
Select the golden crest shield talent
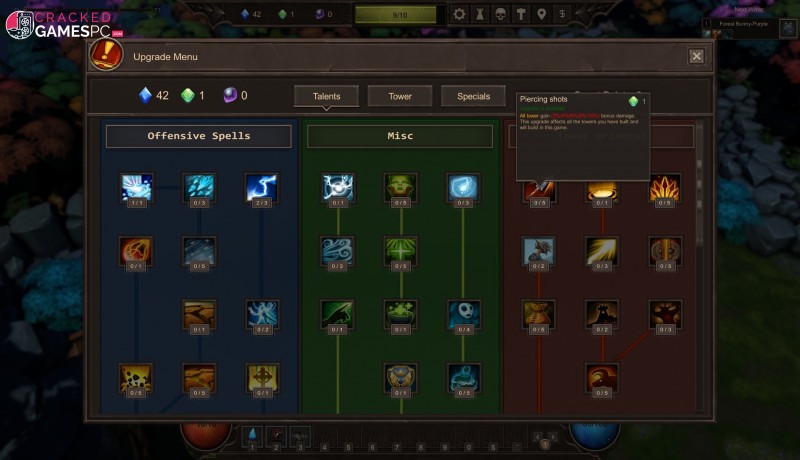click(400, 377)
